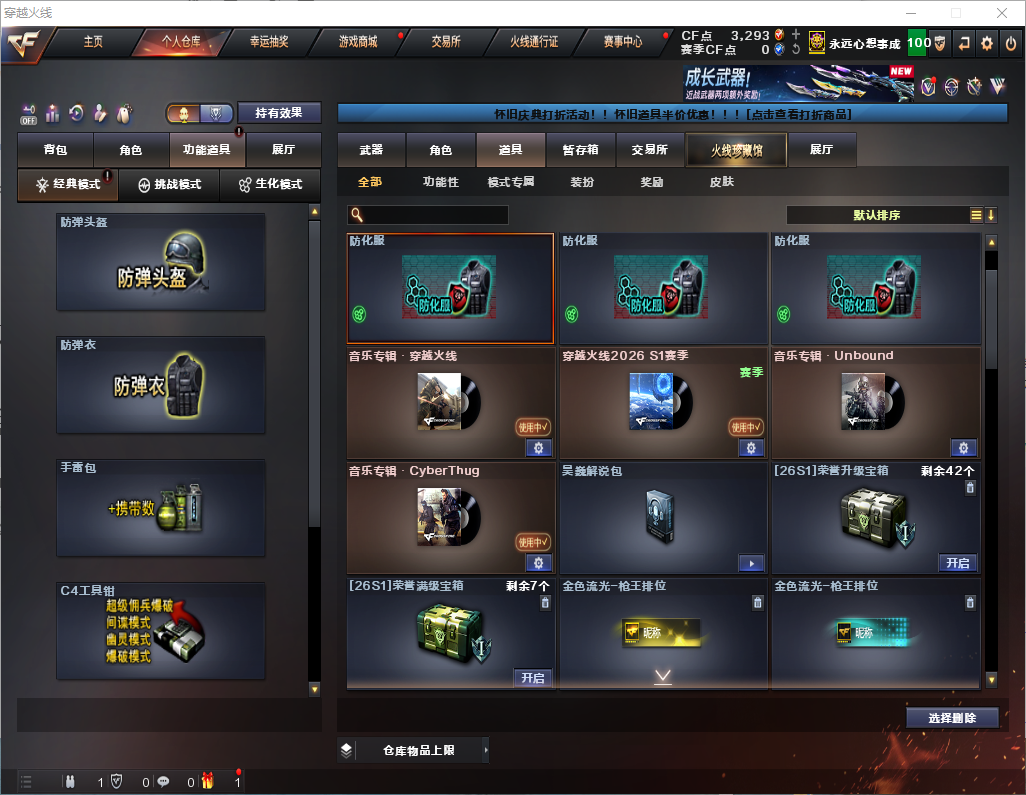Close the game window
The image size is (1026, 795).
click(1001, 13)
